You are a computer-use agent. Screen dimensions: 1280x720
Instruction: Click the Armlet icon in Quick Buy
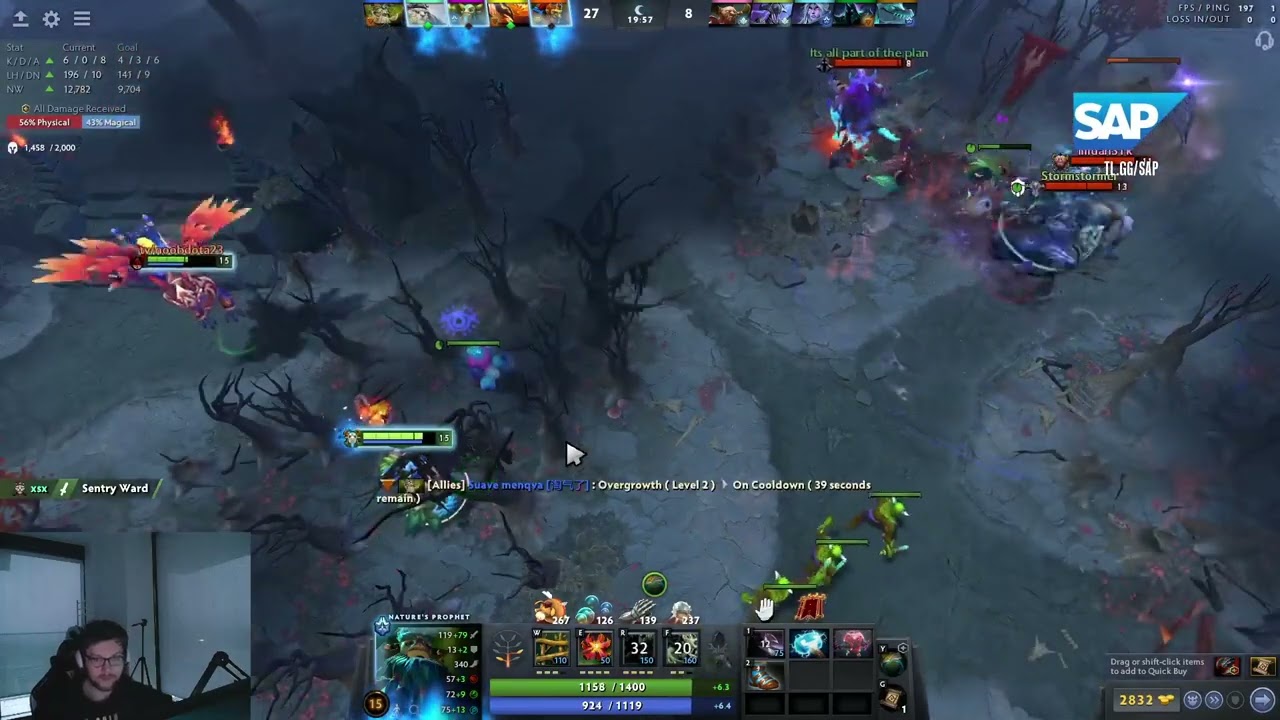(1228, 666)
